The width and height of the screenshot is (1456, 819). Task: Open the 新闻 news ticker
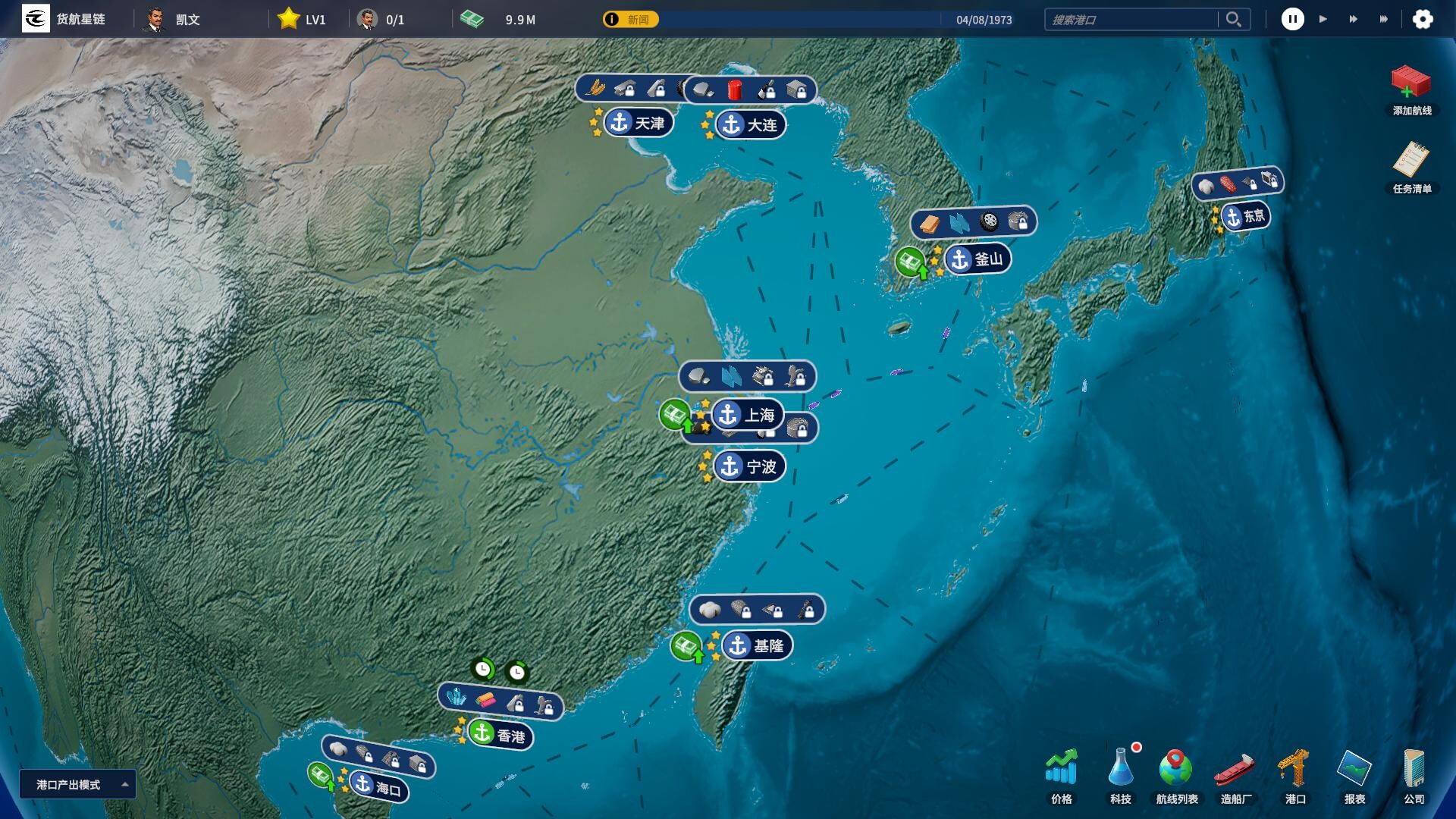[629, 19]
